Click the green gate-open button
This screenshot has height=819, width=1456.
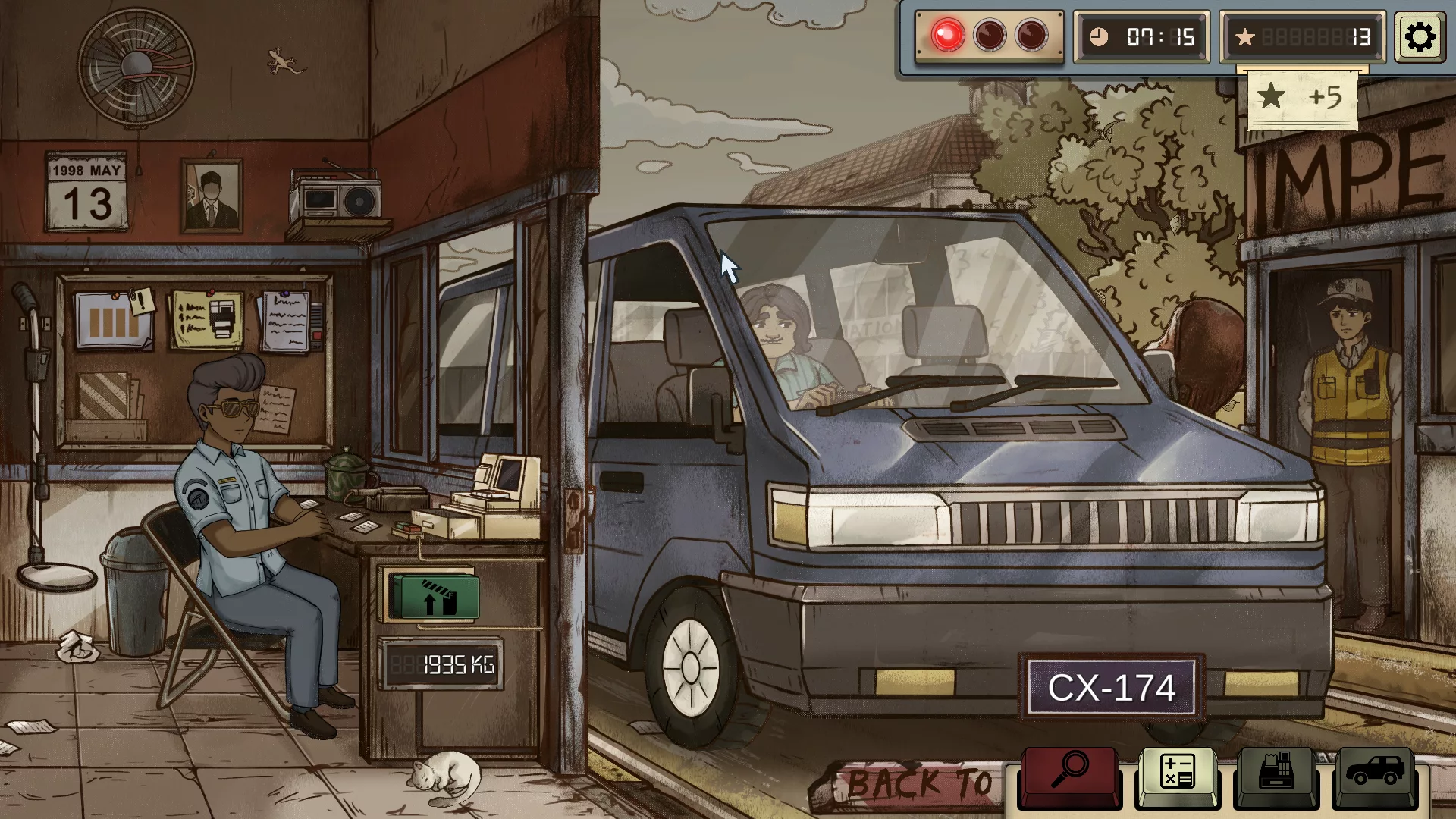pyautogui.click(x=434, y=597)
